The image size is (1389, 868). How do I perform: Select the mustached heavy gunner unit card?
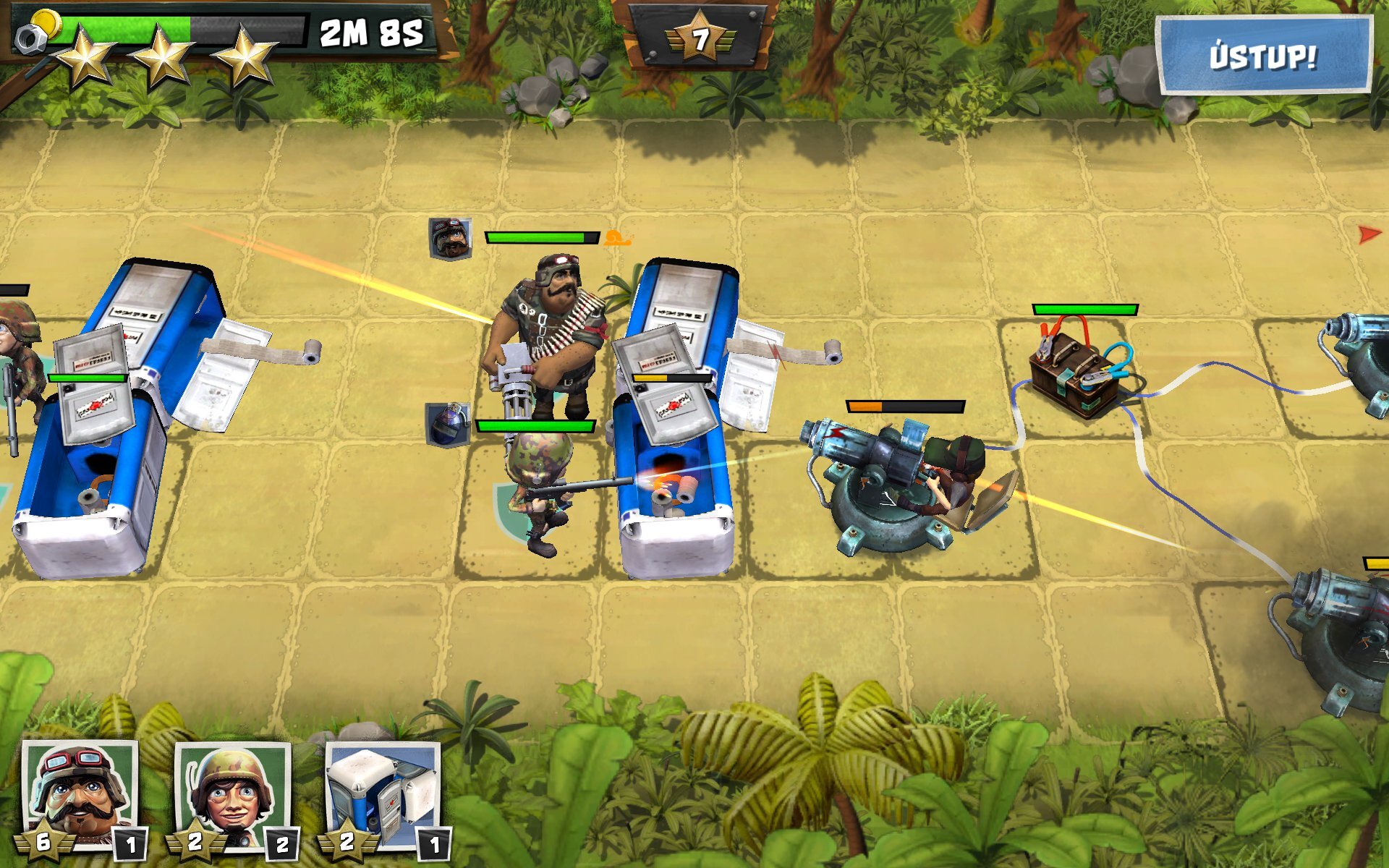pos(80,797)
